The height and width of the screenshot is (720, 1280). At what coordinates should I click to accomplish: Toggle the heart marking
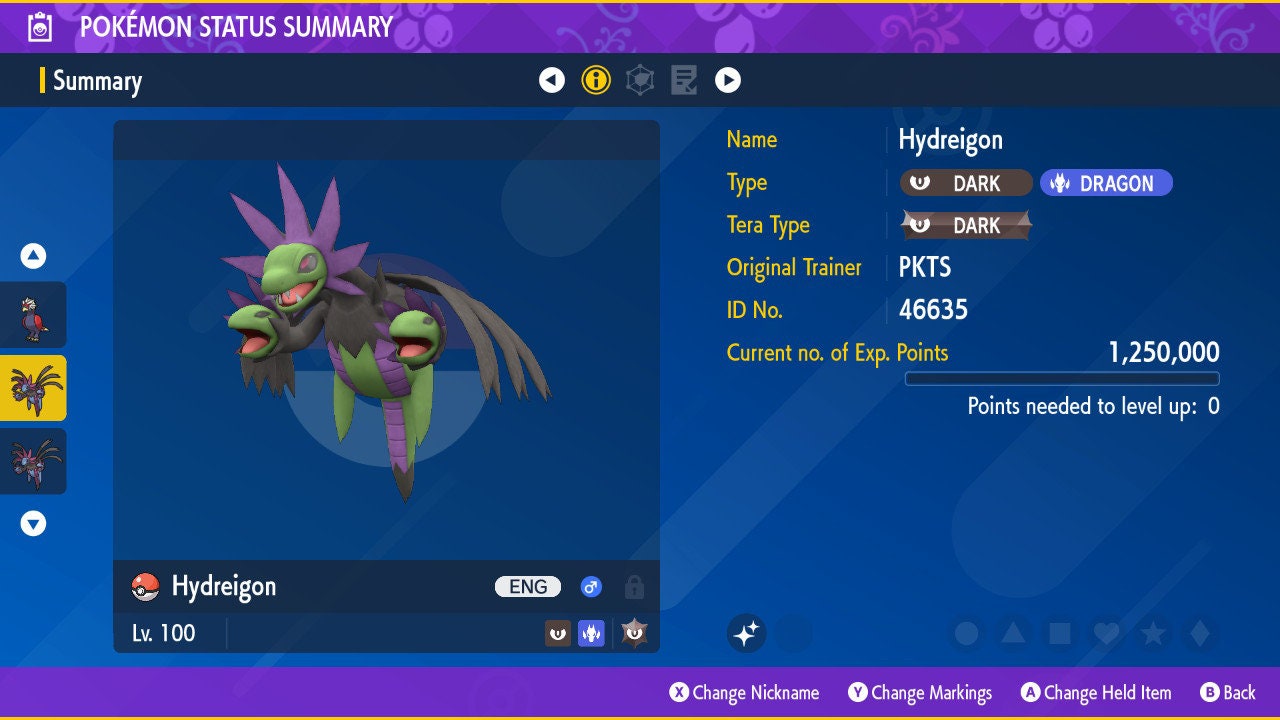1106,633
